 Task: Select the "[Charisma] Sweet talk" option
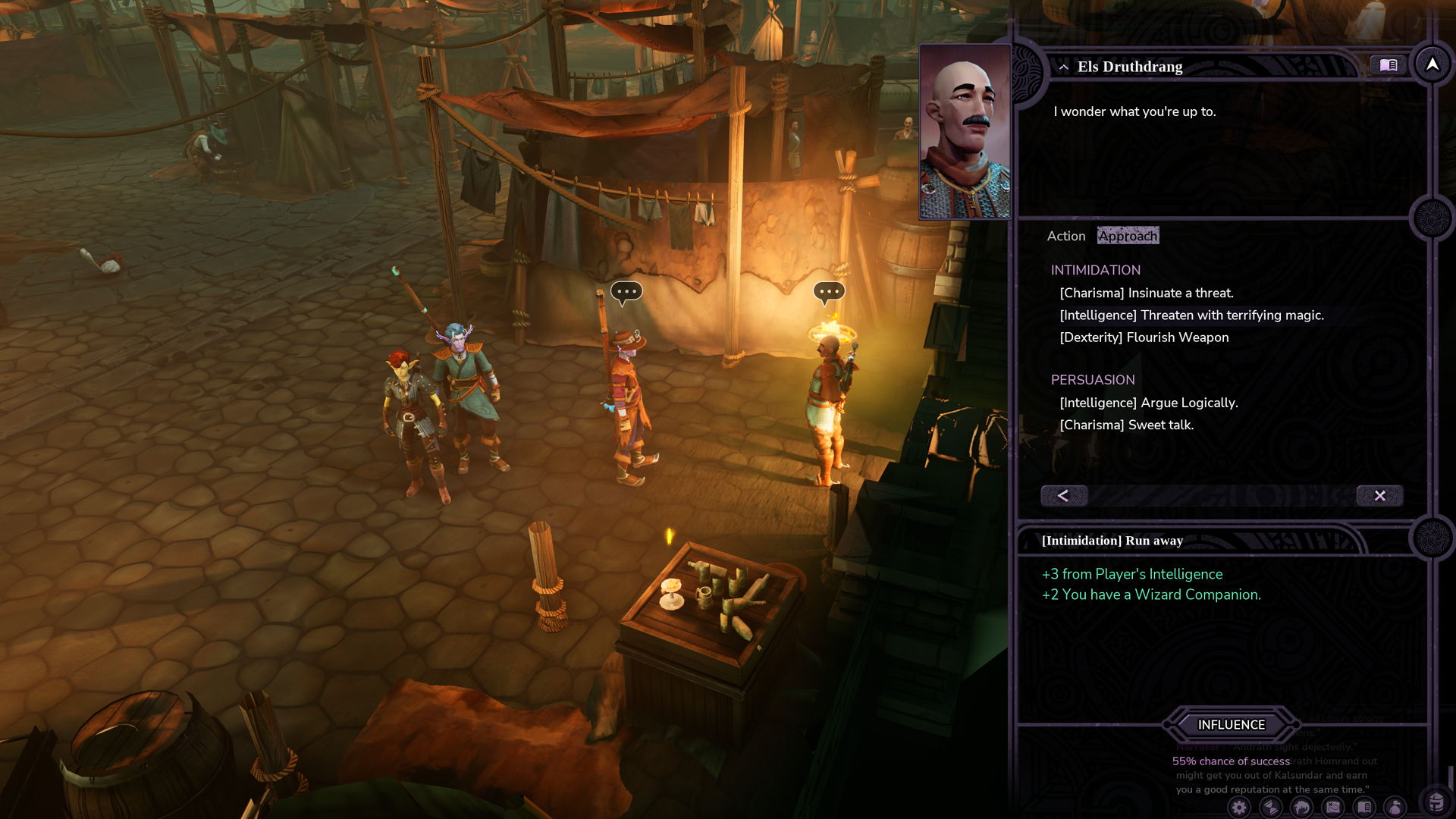(1126, 425)
